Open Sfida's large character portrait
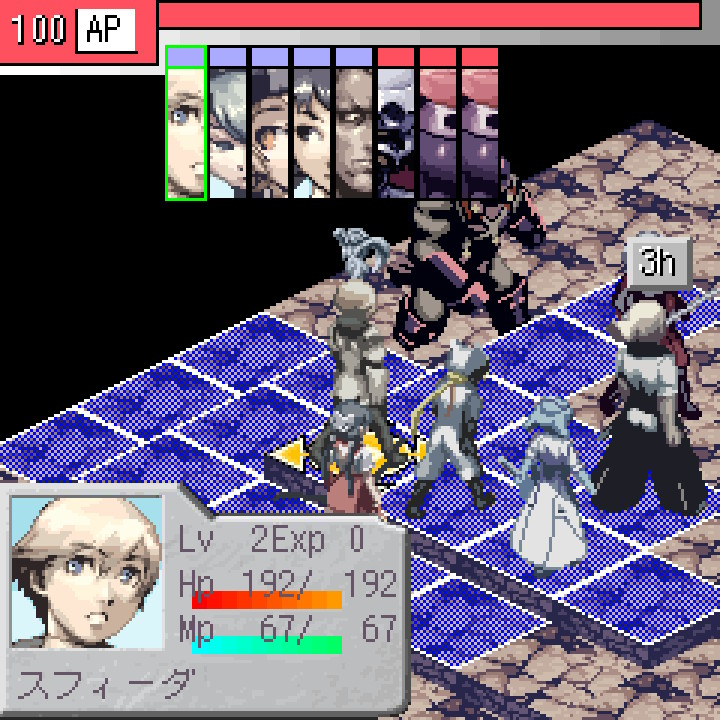720x720 pixels. pos(86,574)
